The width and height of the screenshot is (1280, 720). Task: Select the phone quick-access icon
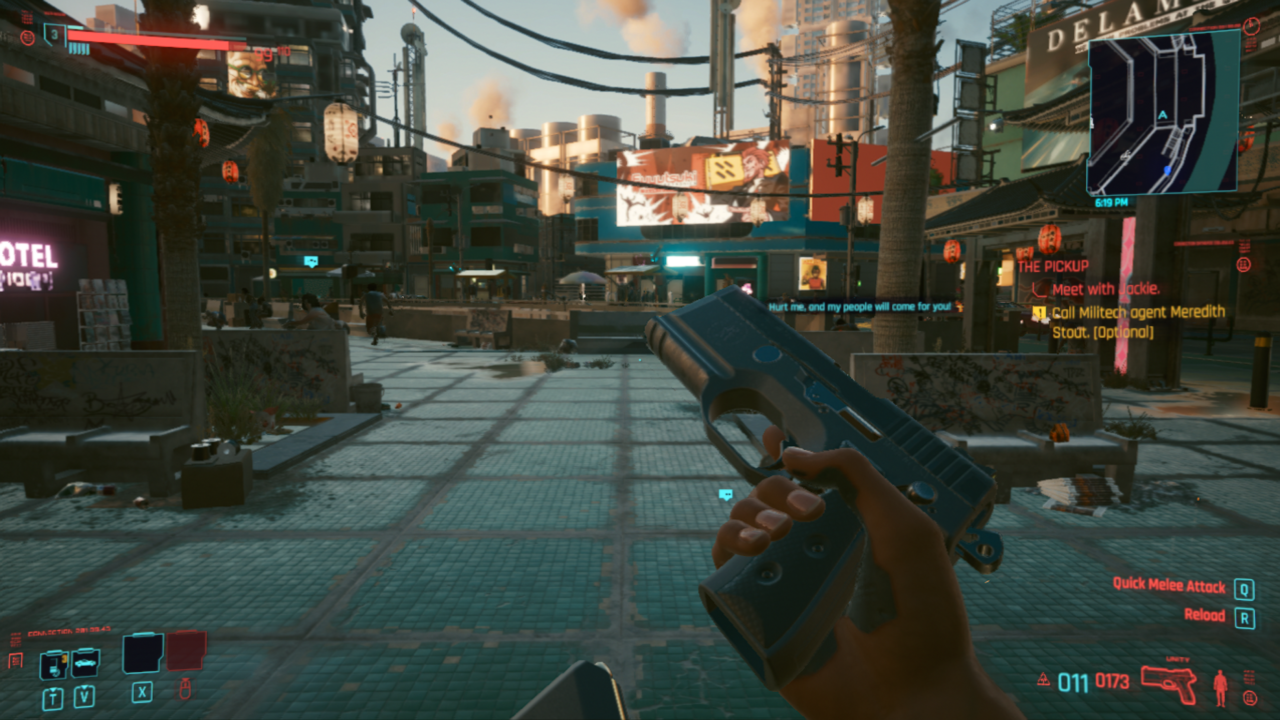pyautogui.click(x=53, y=664)
